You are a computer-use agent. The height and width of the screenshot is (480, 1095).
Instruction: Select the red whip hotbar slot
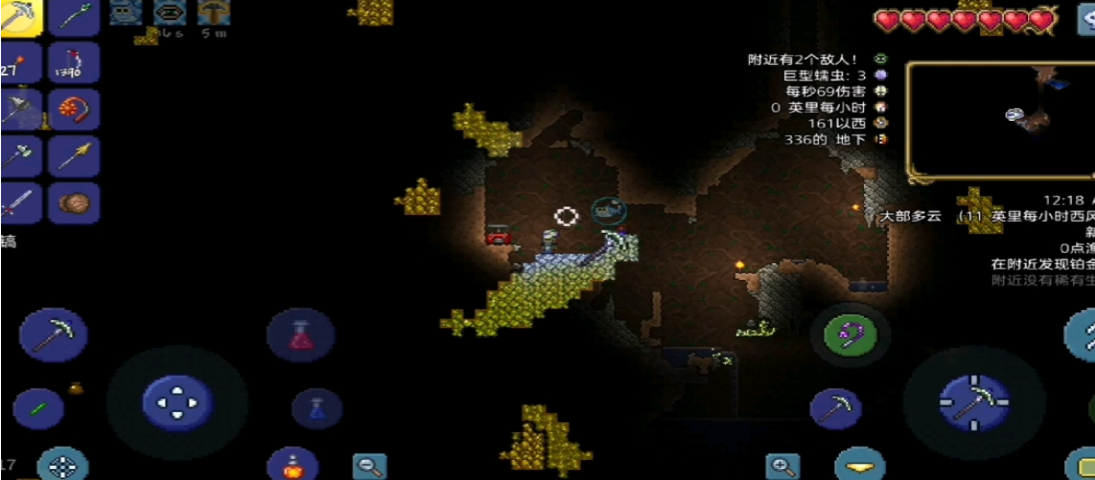[x=75, y=108]
